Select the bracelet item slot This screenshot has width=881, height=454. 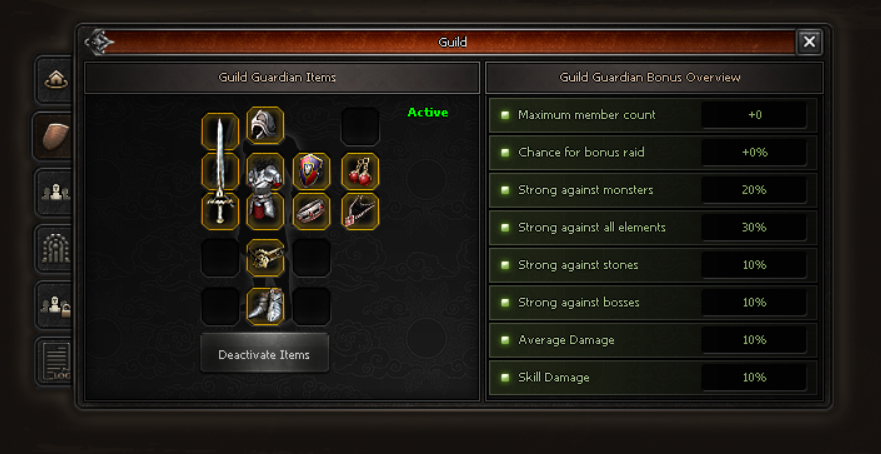pos(311,211)
